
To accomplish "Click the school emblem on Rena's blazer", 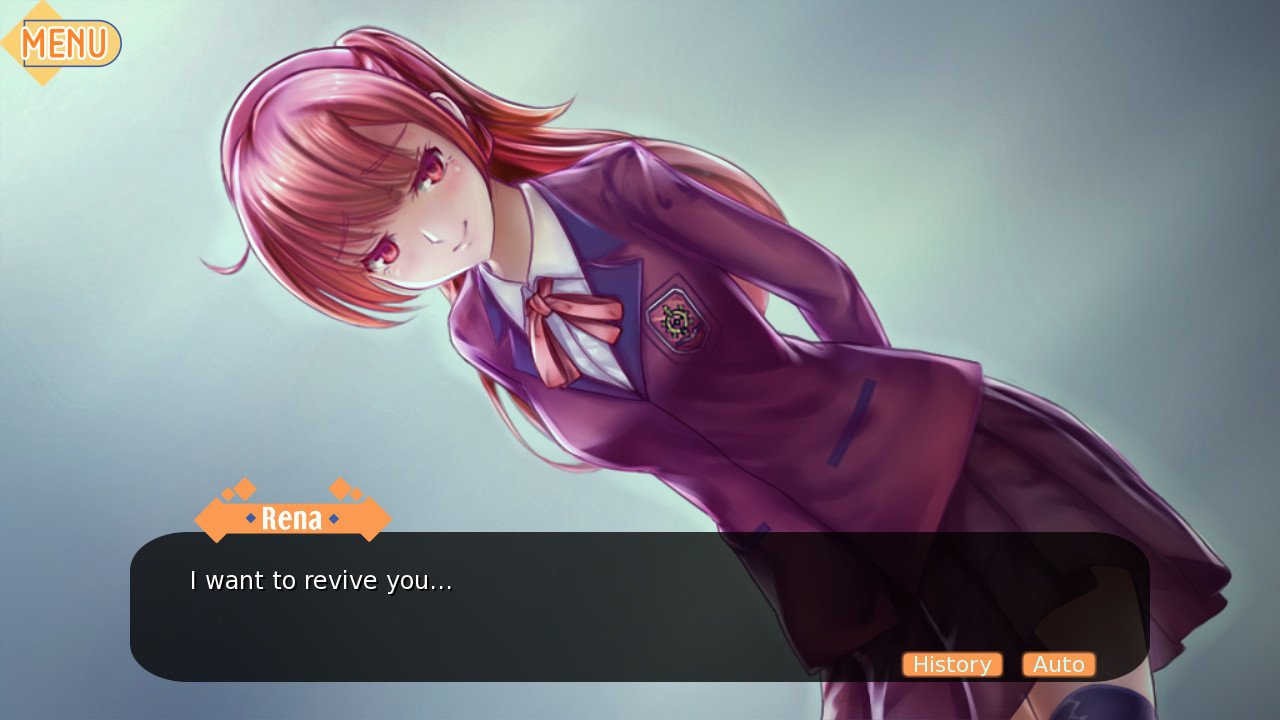I will [679, 319].
